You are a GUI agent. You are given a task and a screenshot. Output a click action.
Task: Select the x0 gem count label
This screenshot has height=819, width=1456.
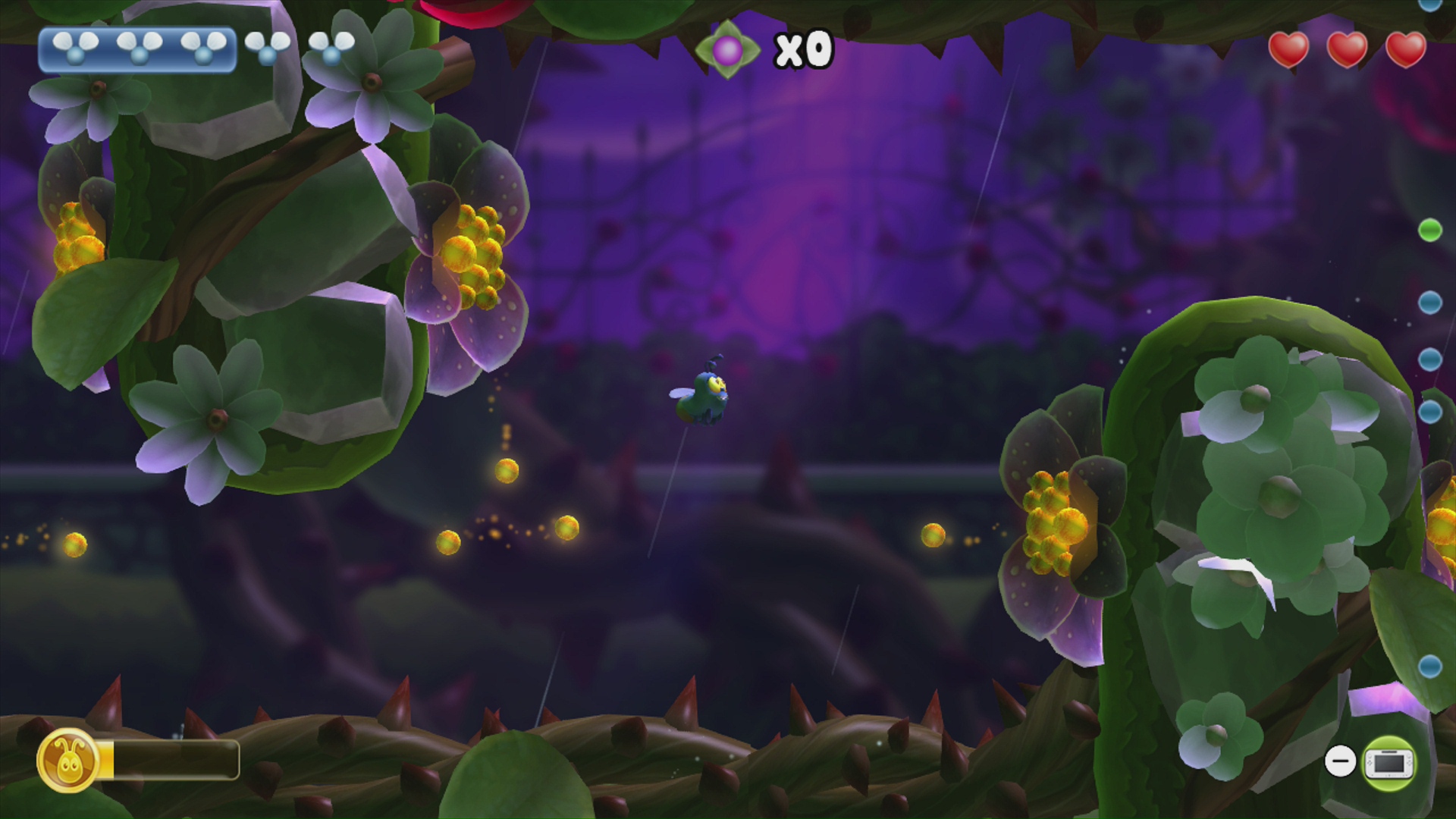[x=802, y=50]
